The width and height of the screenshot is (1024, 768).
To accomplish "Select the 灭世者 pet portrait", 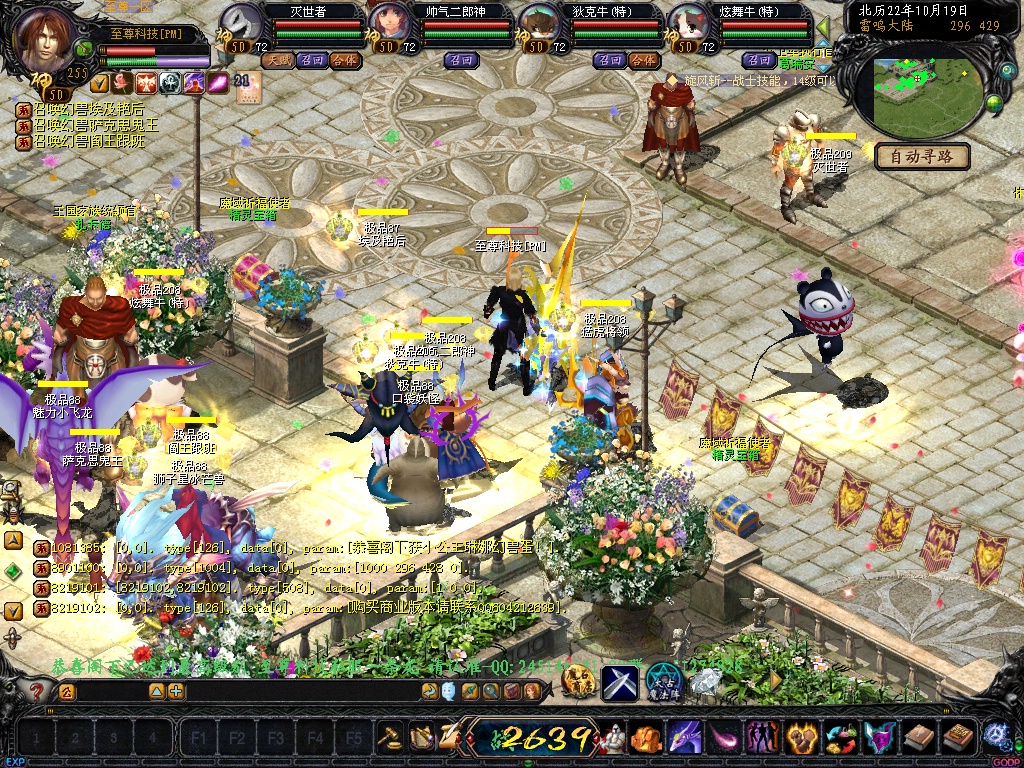I will pyautogui.click(x=240, y=24).
